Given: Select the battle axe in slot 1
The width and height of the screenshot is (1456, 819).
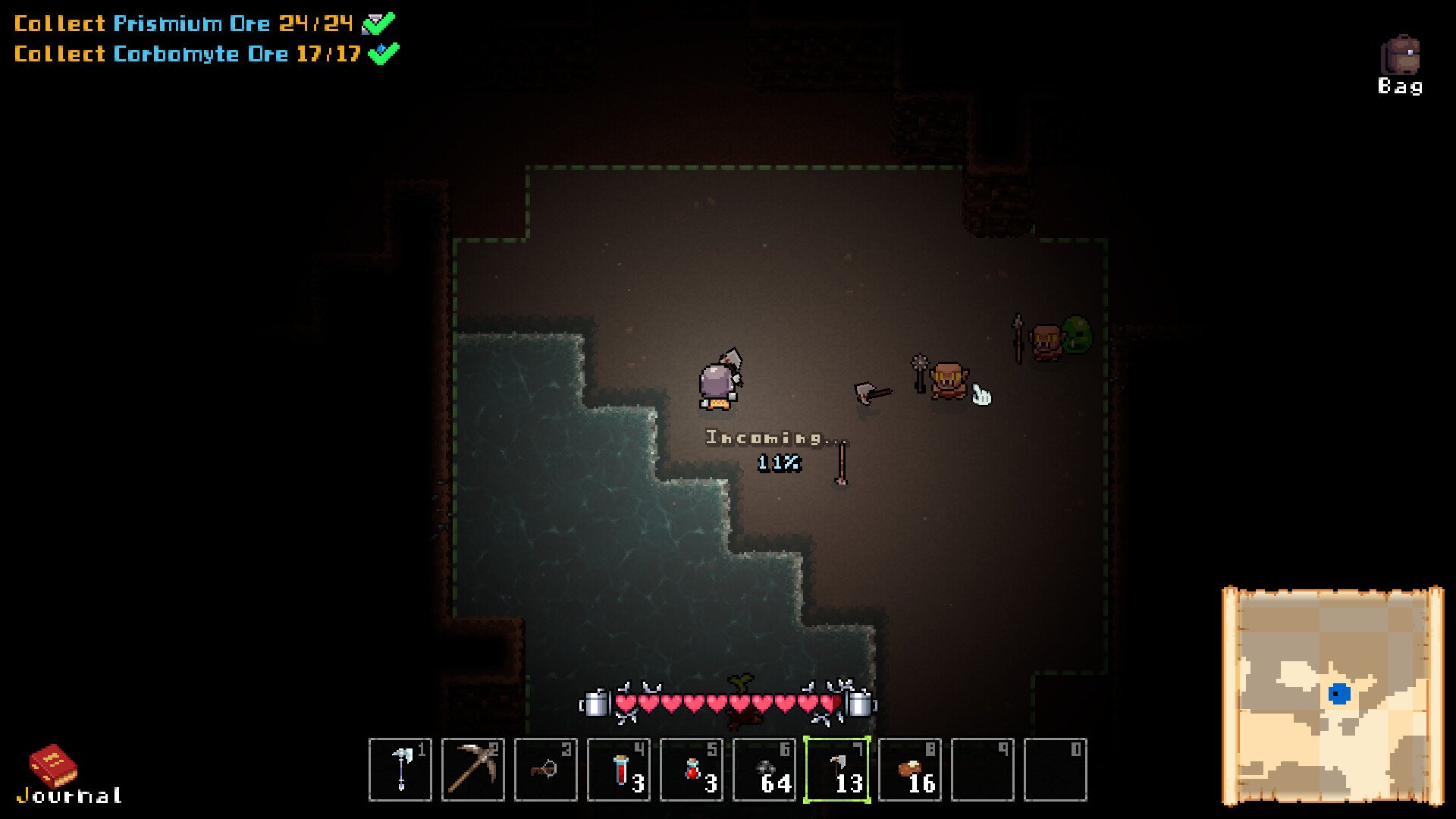Looking at the screenshot, I should (x=400, y=769).
